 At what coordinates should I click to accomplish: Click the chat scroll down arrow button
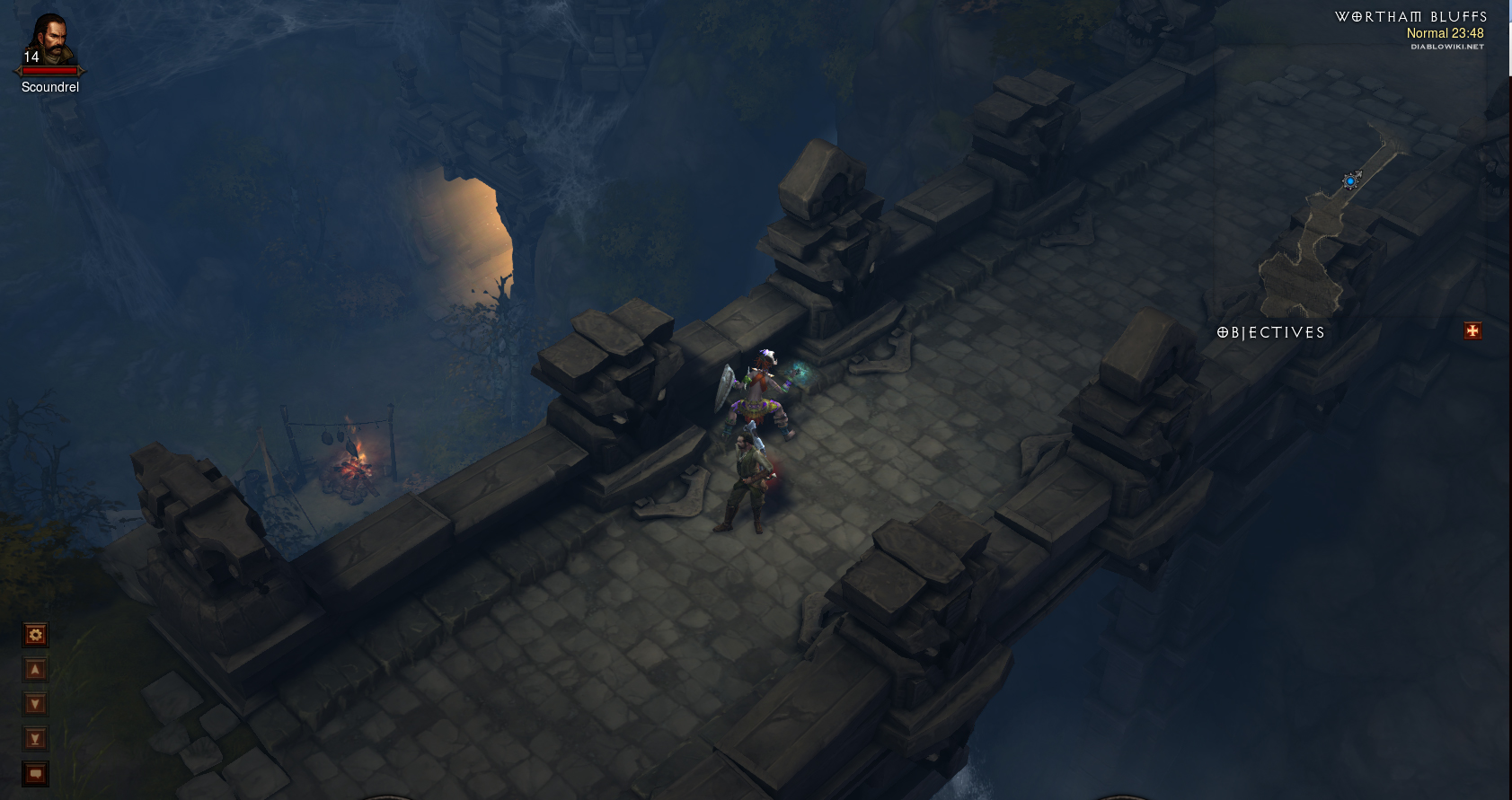pyautogui.click(x=35, y=704)
